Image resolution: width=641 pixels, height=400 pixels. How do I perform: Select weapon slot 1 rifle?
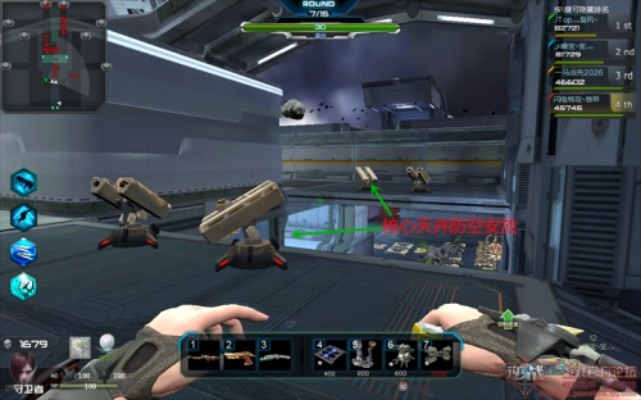click(203, 355)
